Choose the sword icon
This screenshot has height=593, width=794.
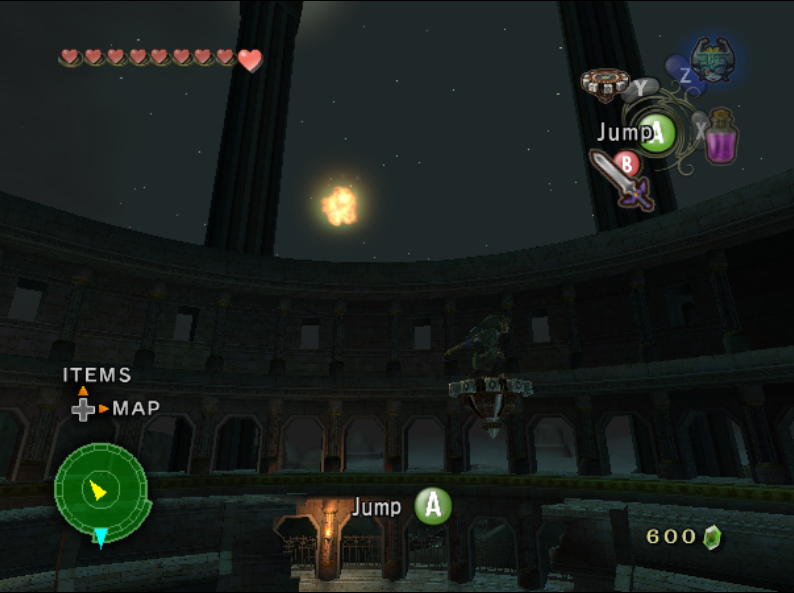620,179
